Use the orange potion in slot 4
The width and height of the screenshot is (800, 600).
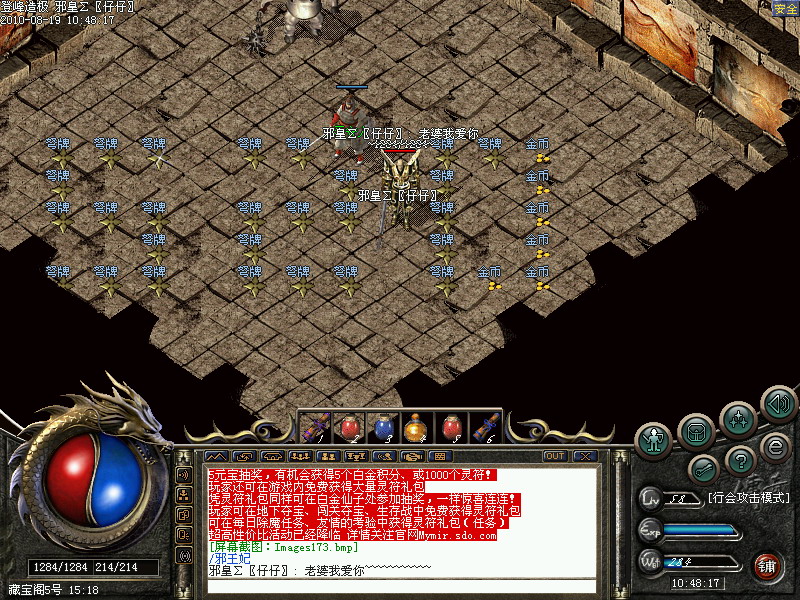coord(416,427)
